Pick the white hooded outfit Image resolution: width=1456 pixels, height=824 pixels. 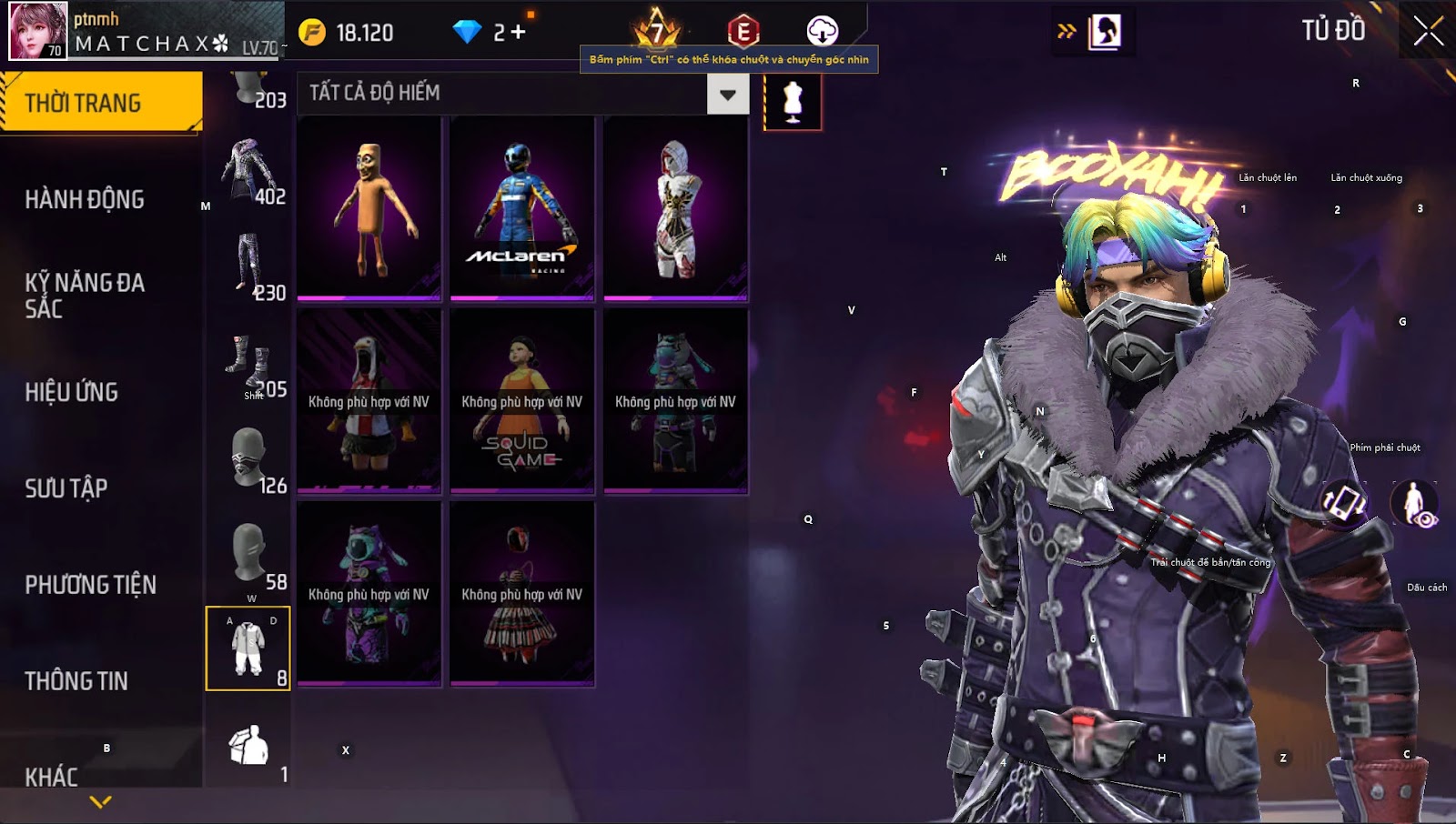(675, 208)
